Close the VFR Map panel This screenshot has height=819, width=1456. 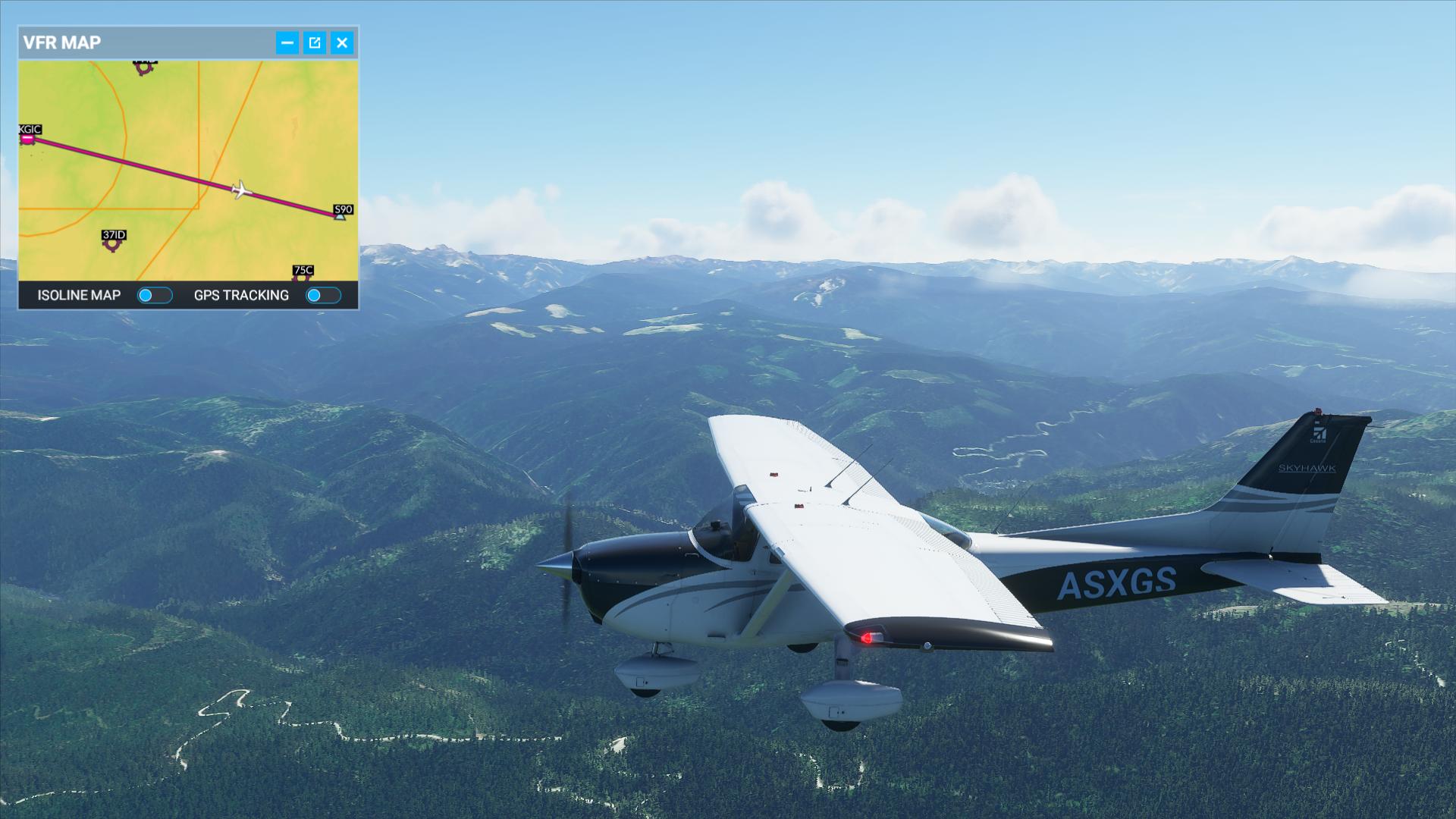pyautogui.click(x=342, y=42)
